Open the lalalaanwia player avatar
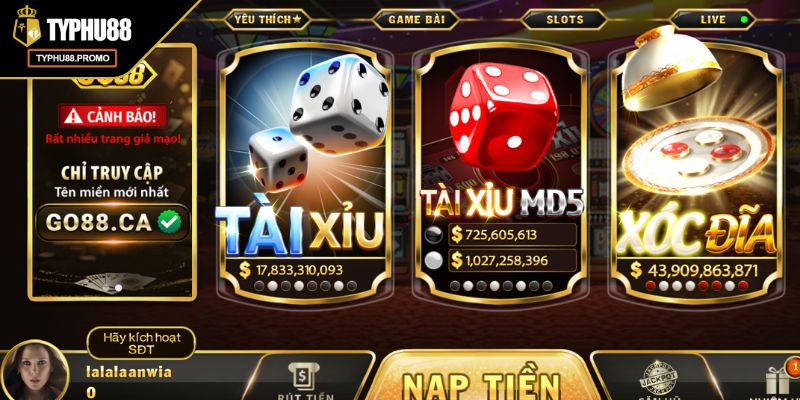 [35, 372]
